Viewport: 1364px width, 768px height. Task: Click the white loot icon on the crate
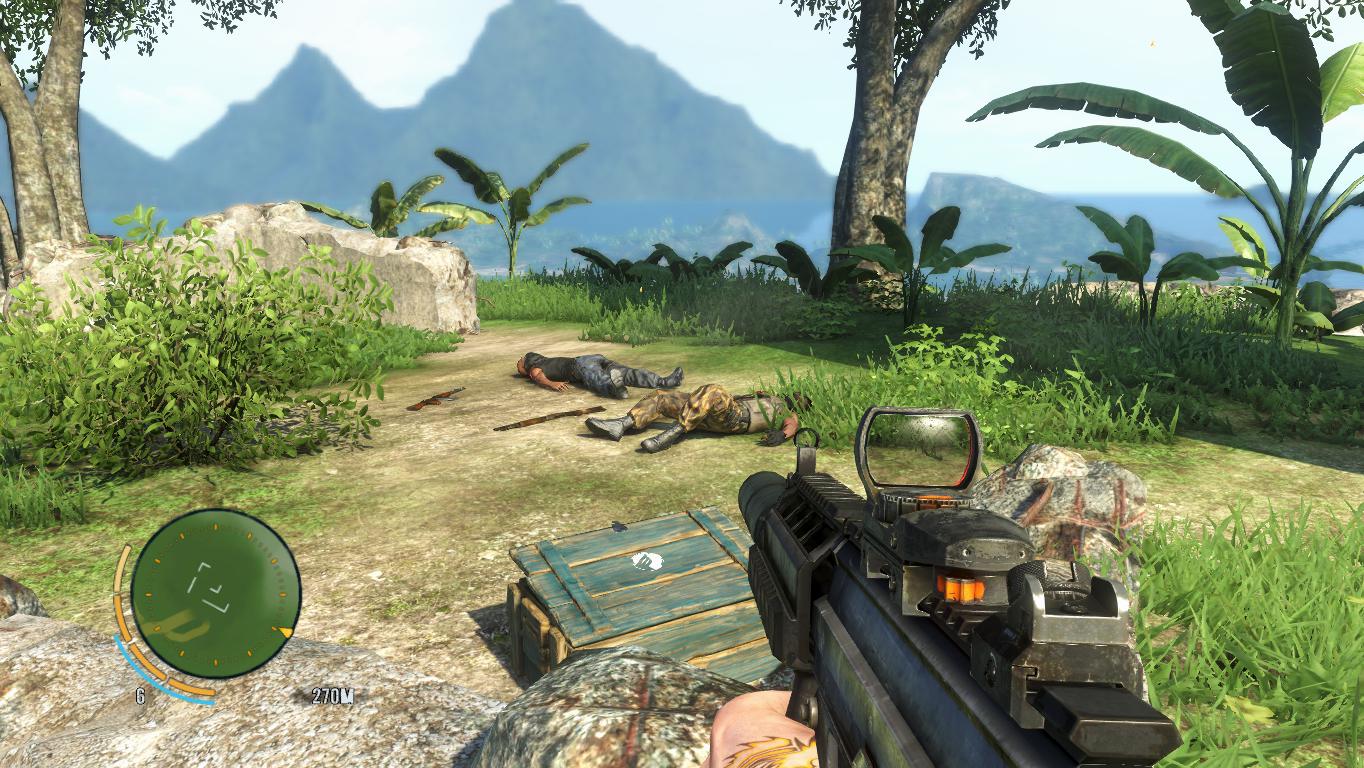[640, 561]
